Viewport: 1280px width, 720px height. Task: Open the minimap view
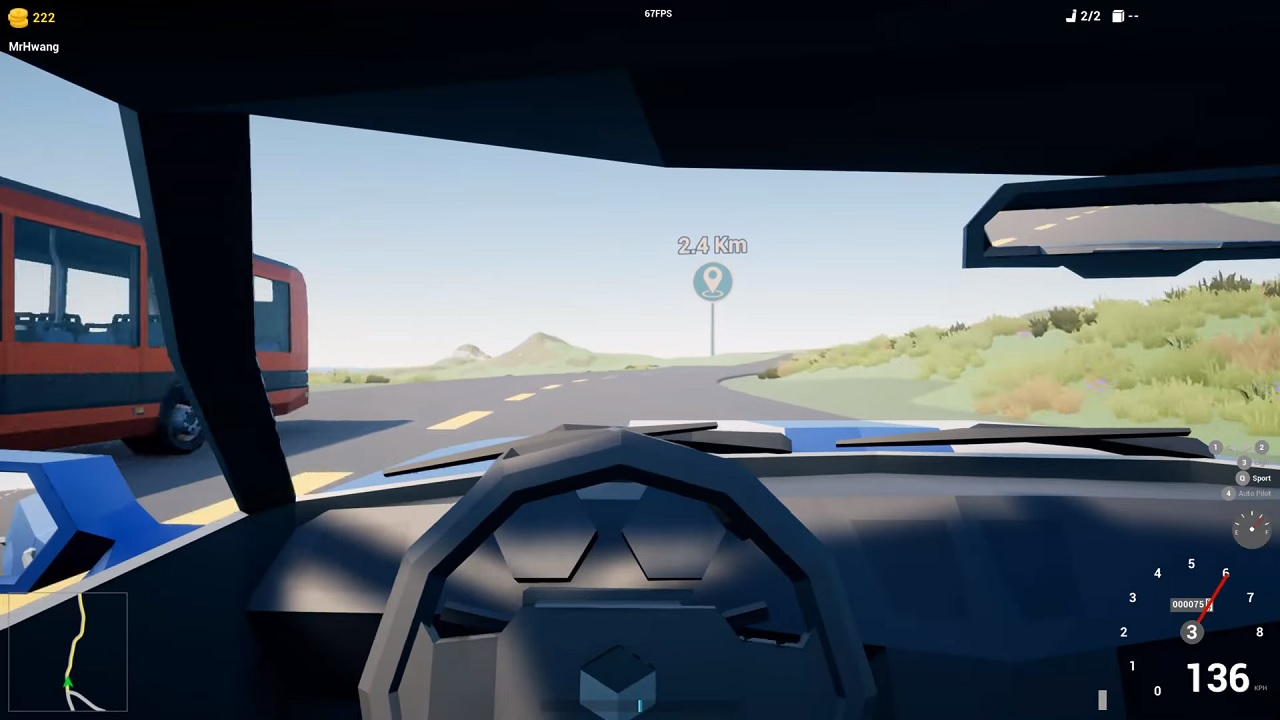coord(66,651)
